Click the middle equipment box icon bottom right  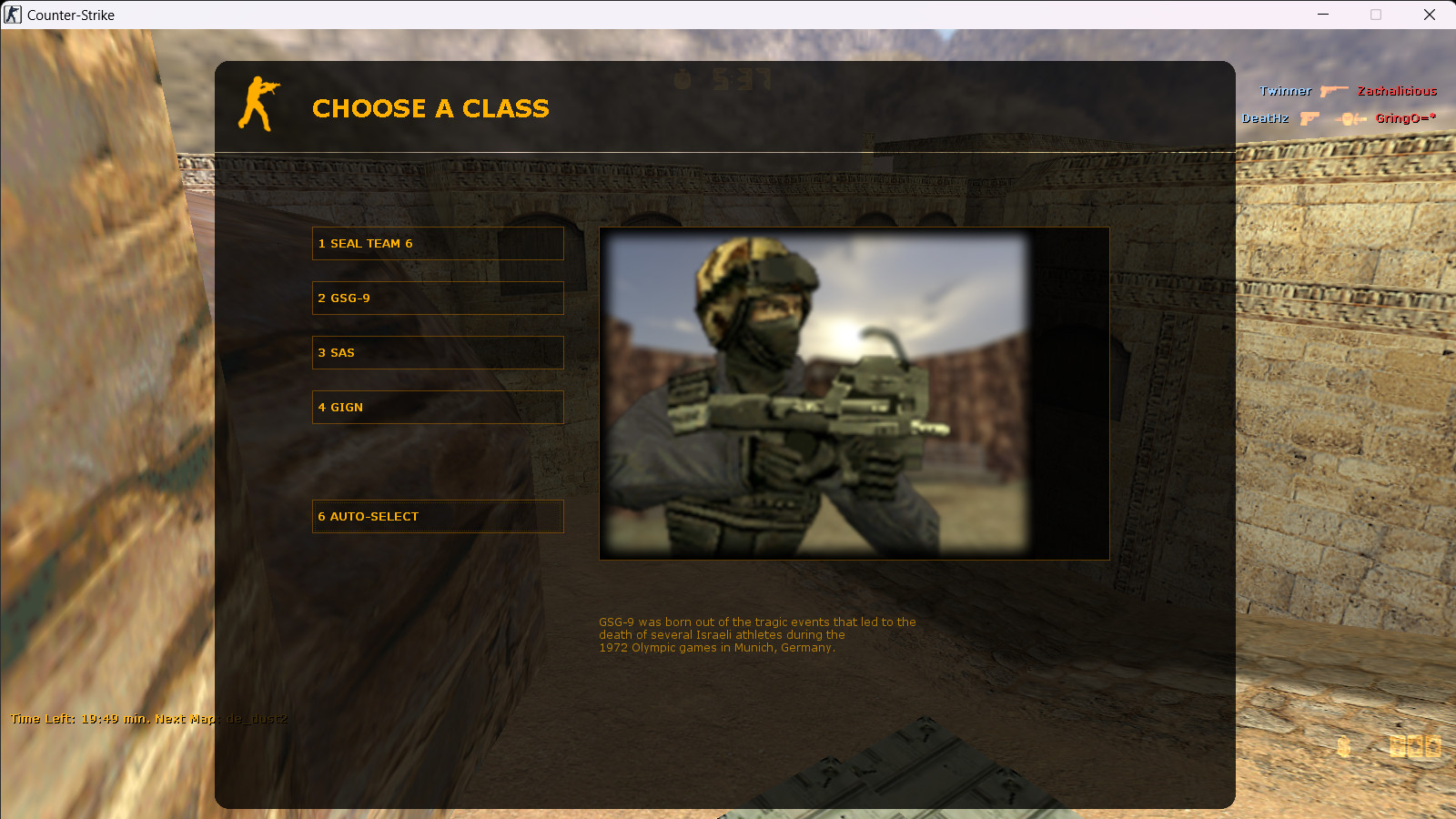pos(1415,746)
